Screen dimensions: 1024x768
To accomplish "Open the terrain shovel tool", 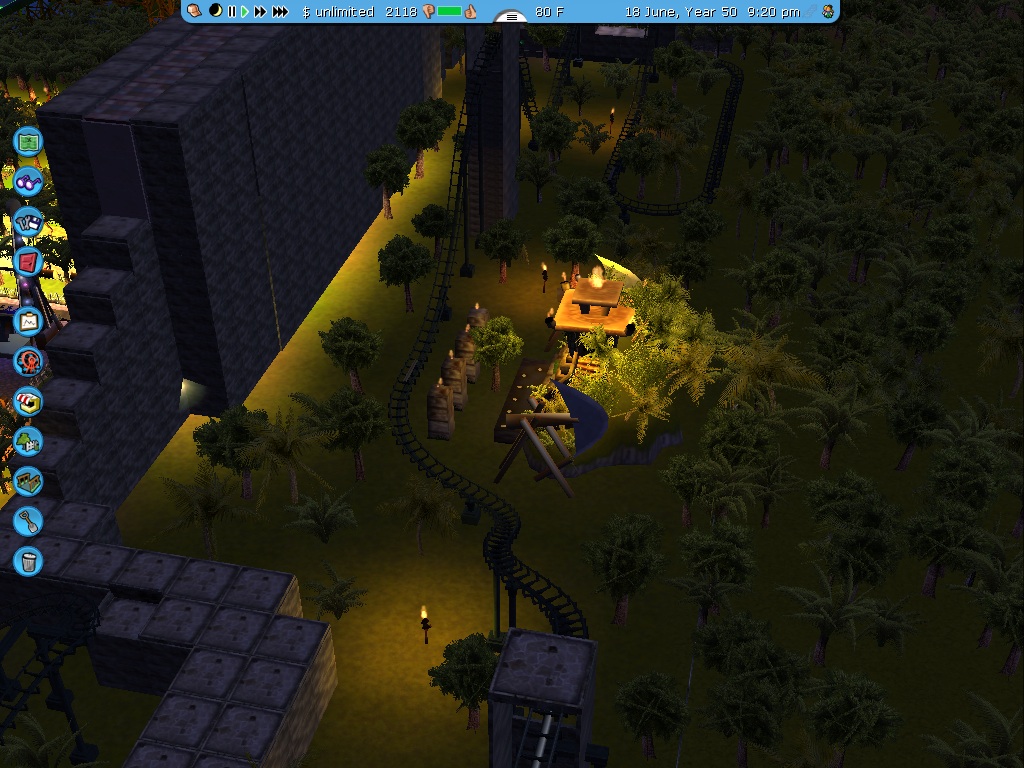I will point(28,520).
